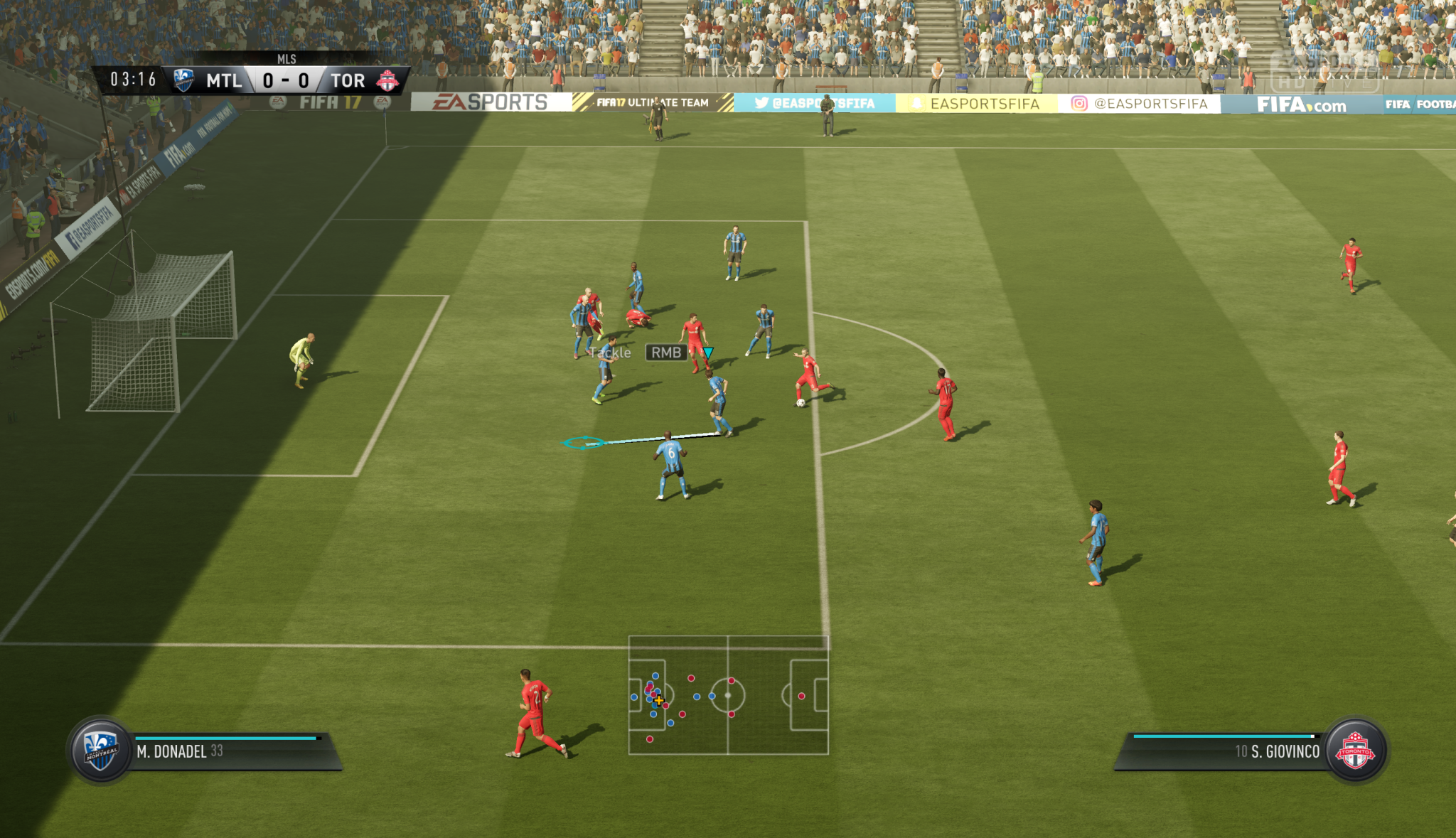Screen dimensions: 1456x838
Task: Select the Montreal Impact crest beside M. Donadel
Action: point(101,751)
